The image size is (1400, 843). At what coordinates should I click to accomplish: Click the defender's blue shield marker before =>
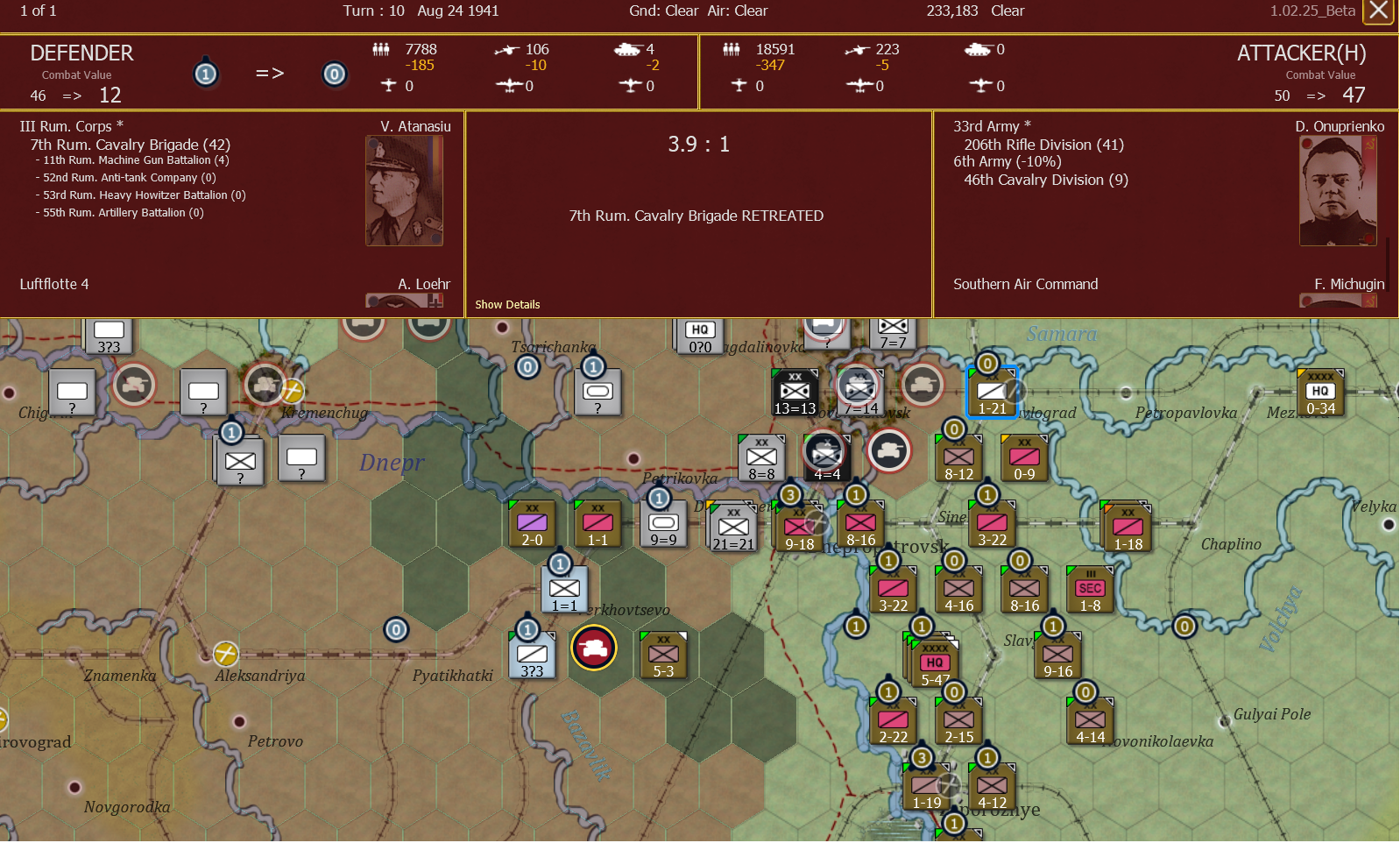[x=206, y=74]
